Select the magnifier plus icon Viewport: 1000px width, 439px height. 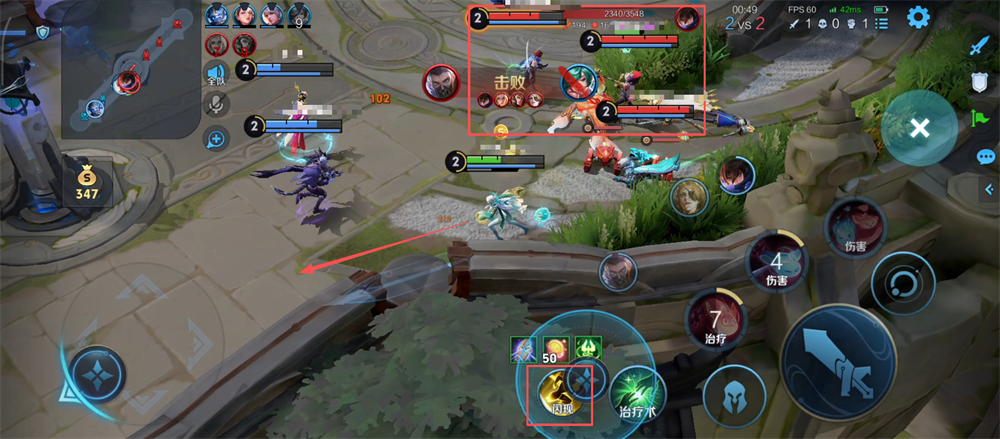click(x=216, y=139)
